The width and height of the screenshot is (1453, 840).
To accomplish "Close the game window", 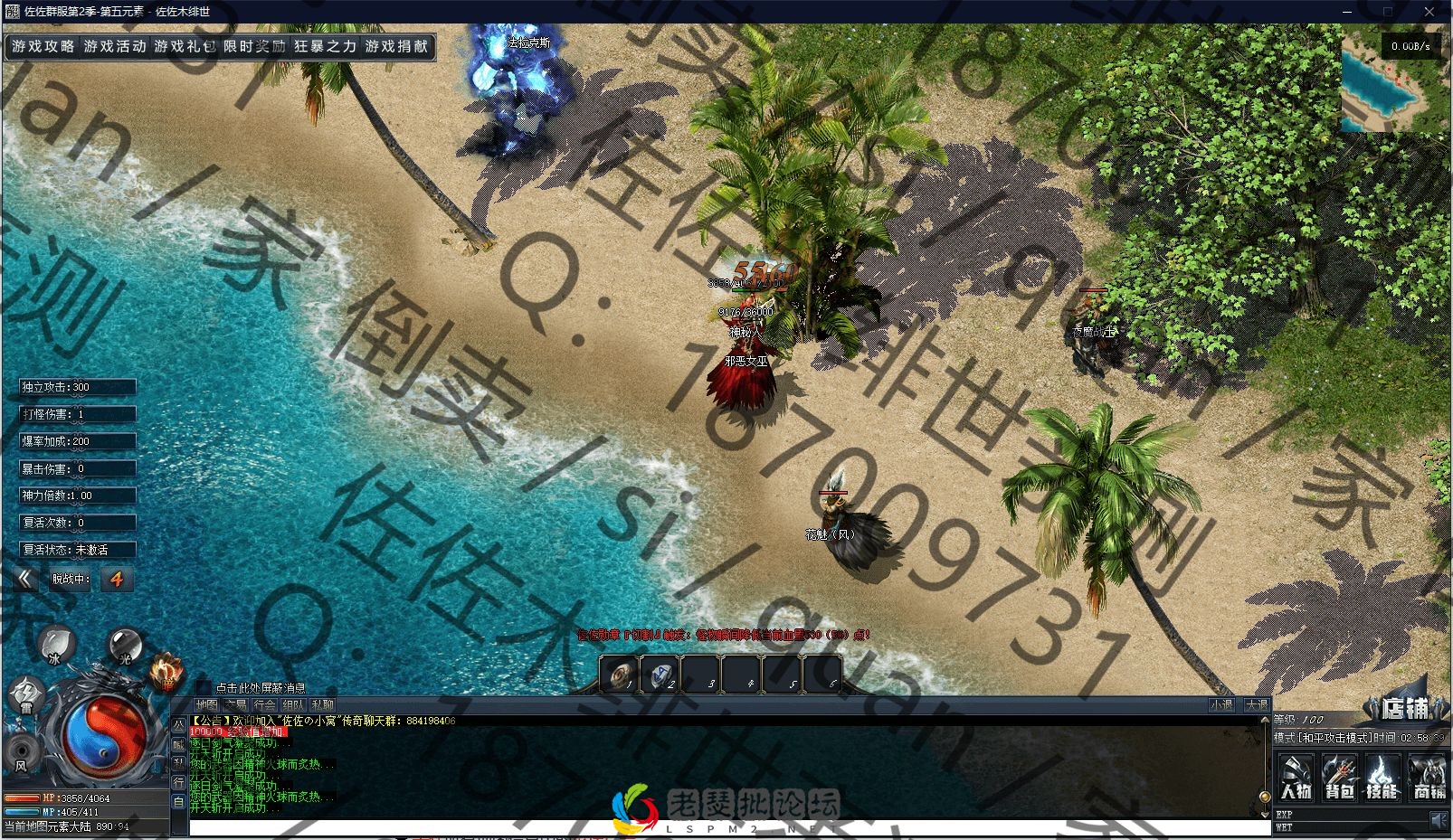I will coord(1429,12).
